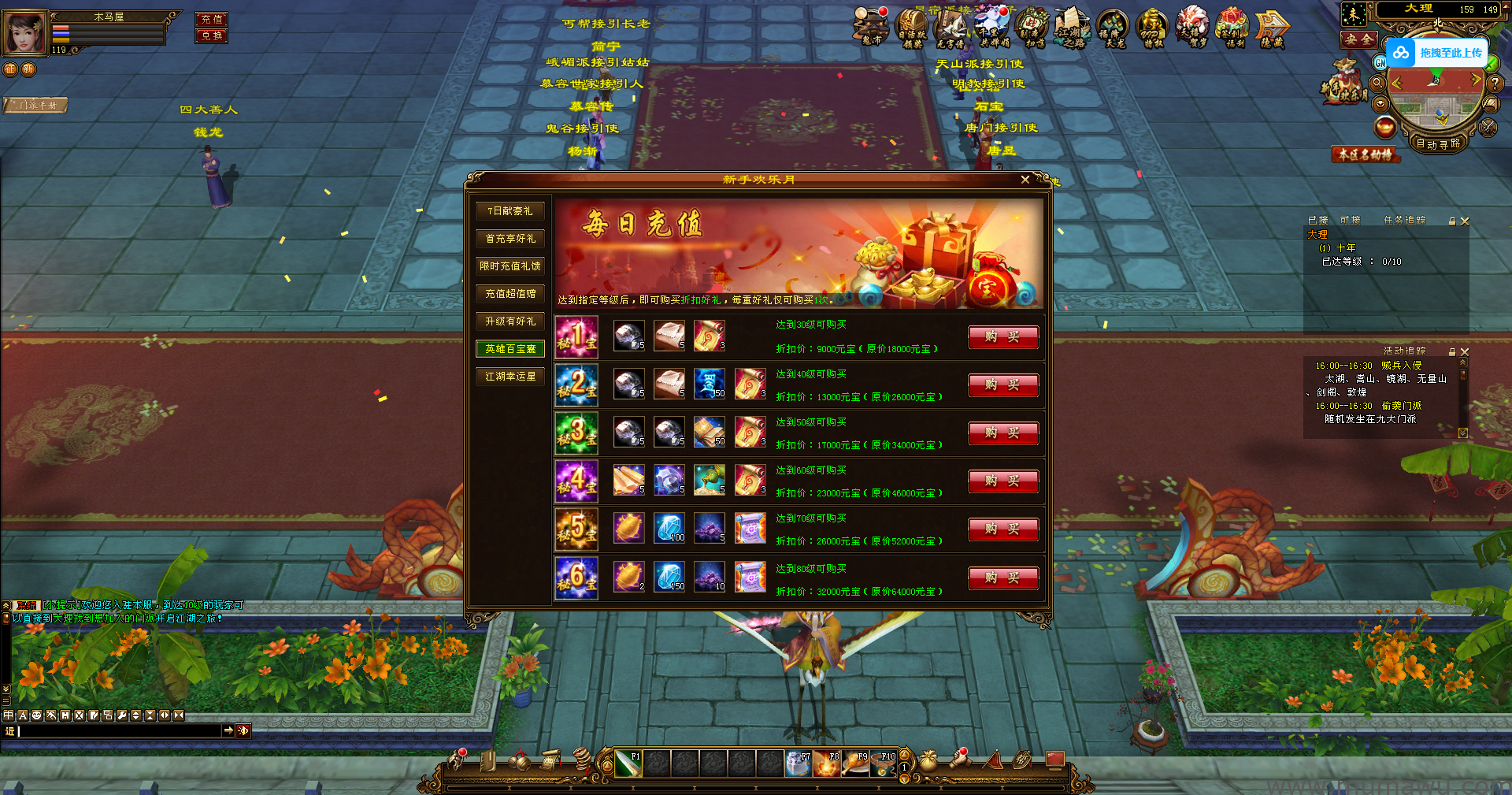Click the 充值 recharge button by the portrait
Screen dimensions: 1512x795
click(211, 19)
